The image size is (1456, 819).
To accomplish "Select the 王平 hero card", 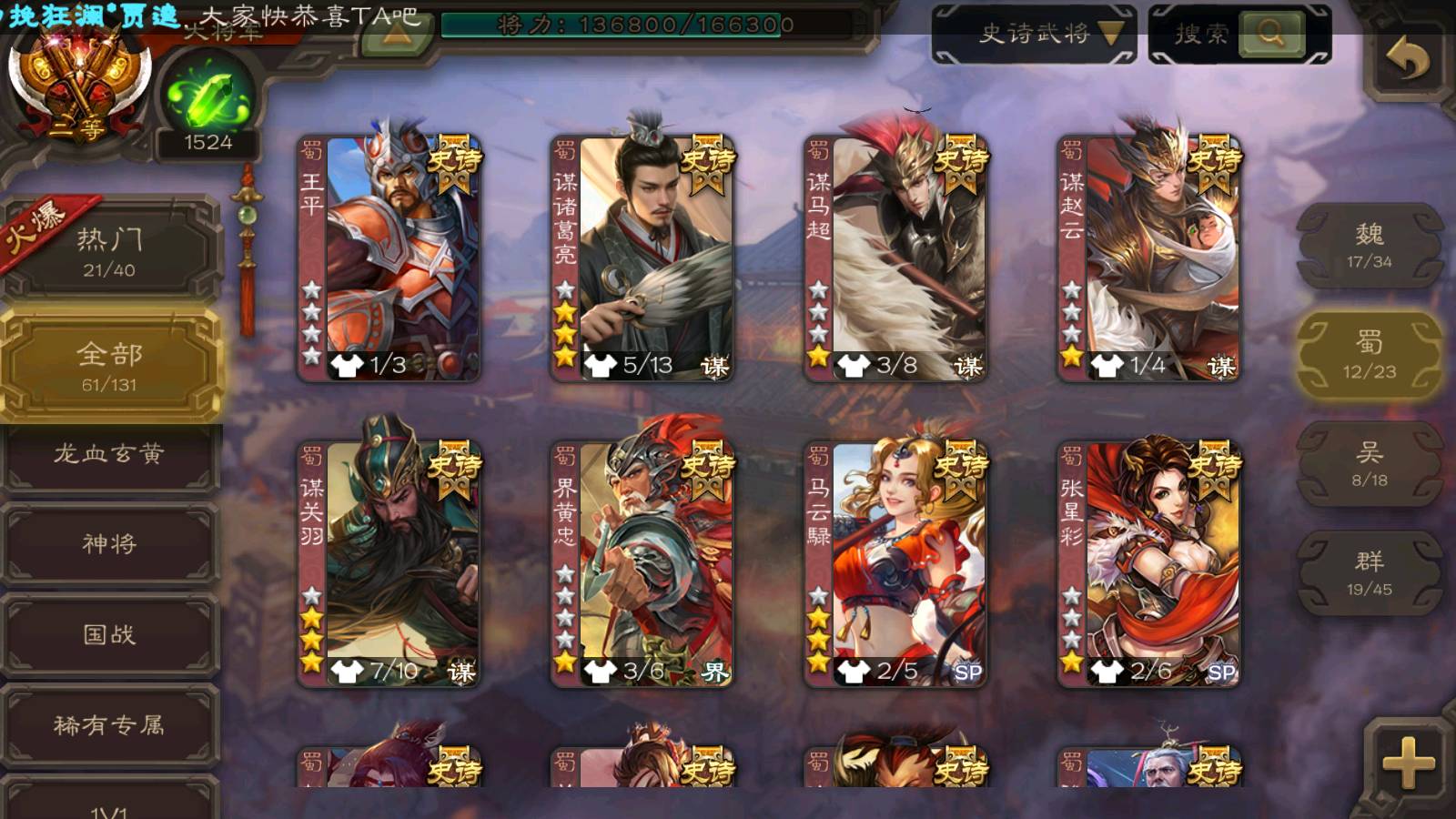I will (390, 258).
